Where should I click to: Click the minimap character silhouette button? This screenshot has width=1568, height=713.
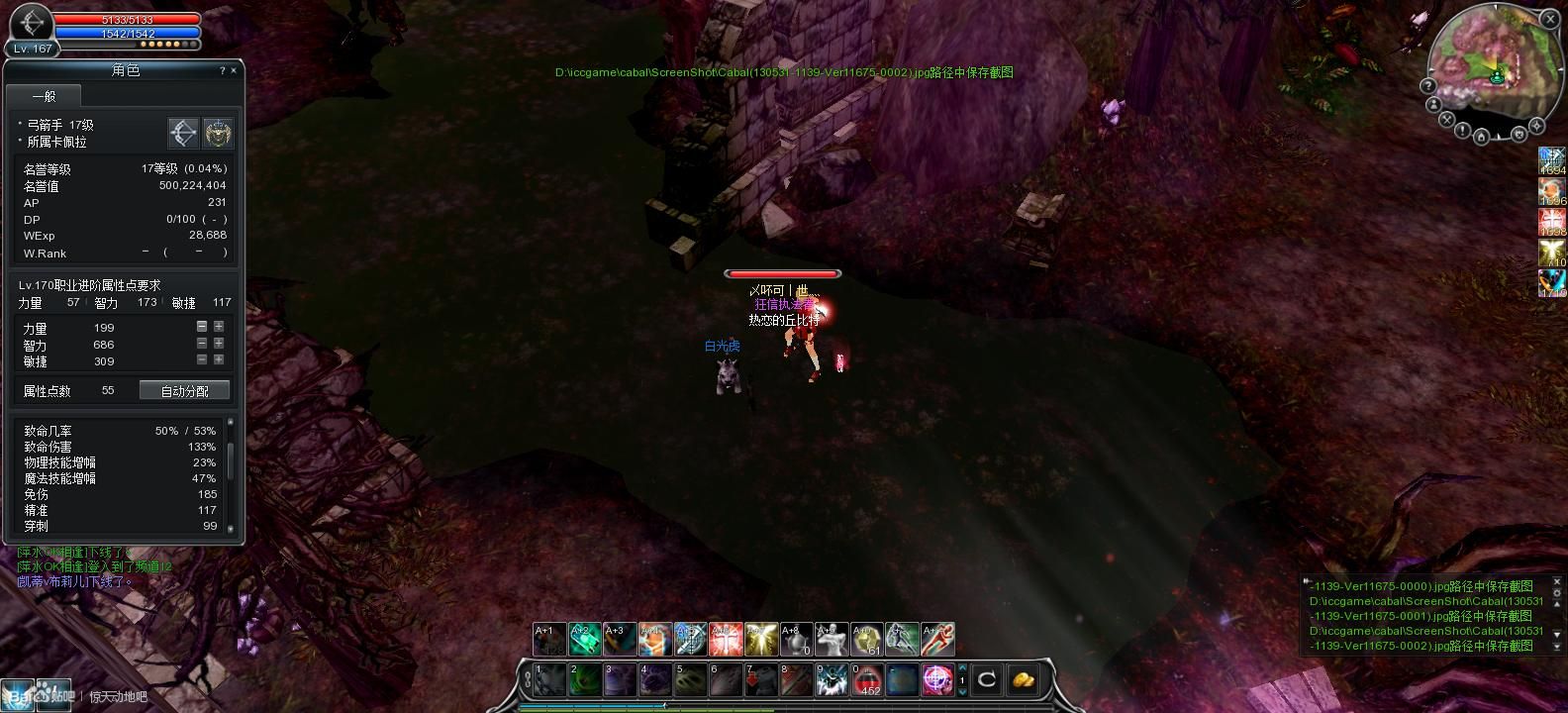(1434, 105)
